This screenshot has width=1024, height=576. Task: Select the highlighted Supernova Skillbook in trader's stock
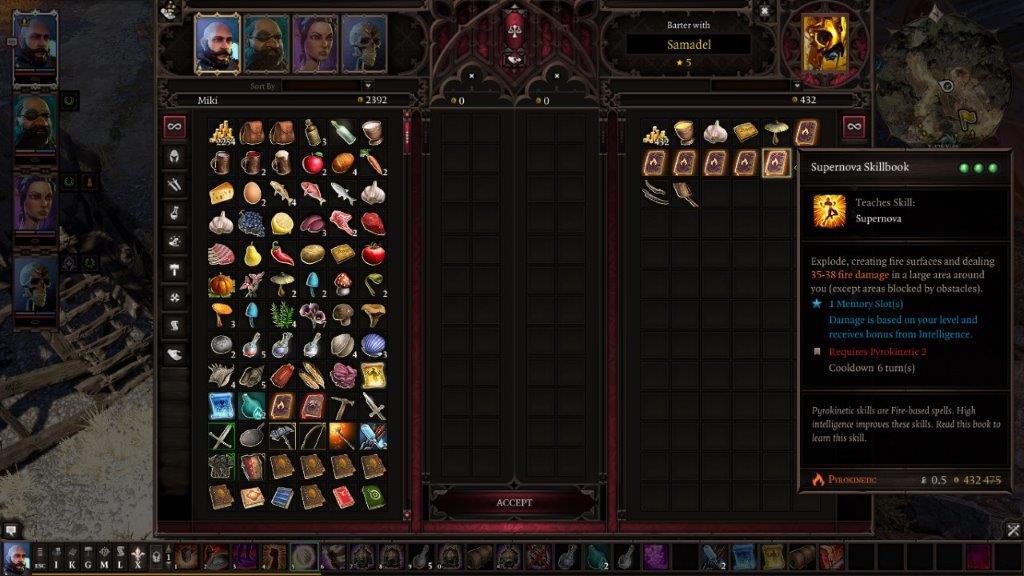(x=775, y=162)
